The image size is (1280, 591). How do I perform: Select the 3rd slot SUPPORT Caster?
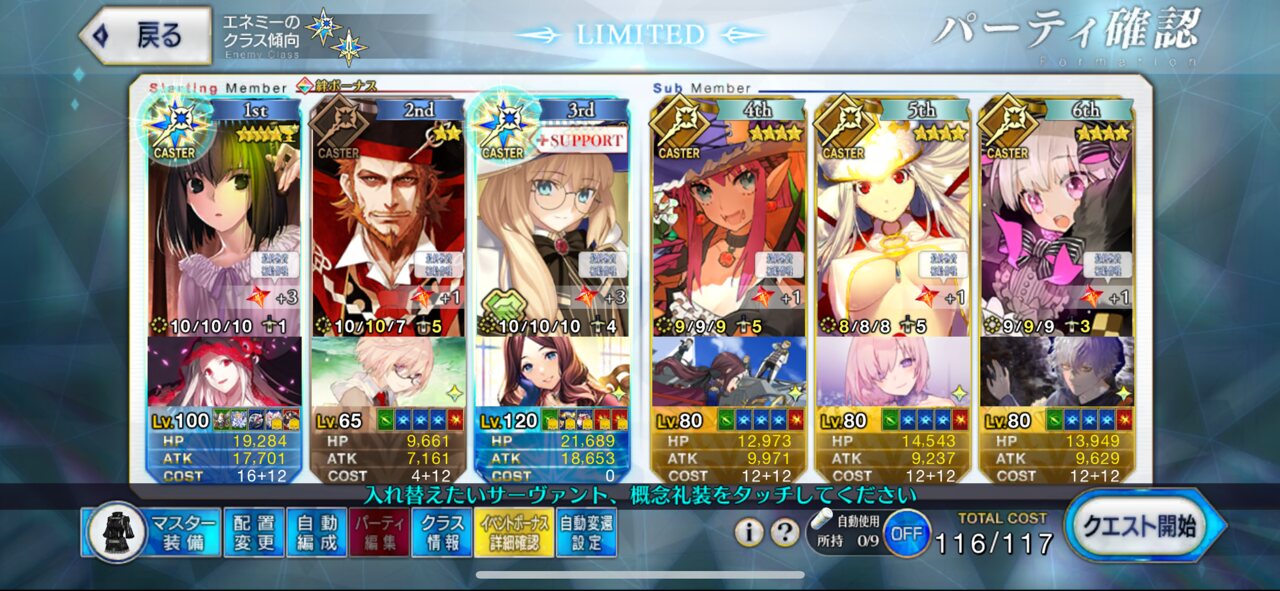coord(552,230)
